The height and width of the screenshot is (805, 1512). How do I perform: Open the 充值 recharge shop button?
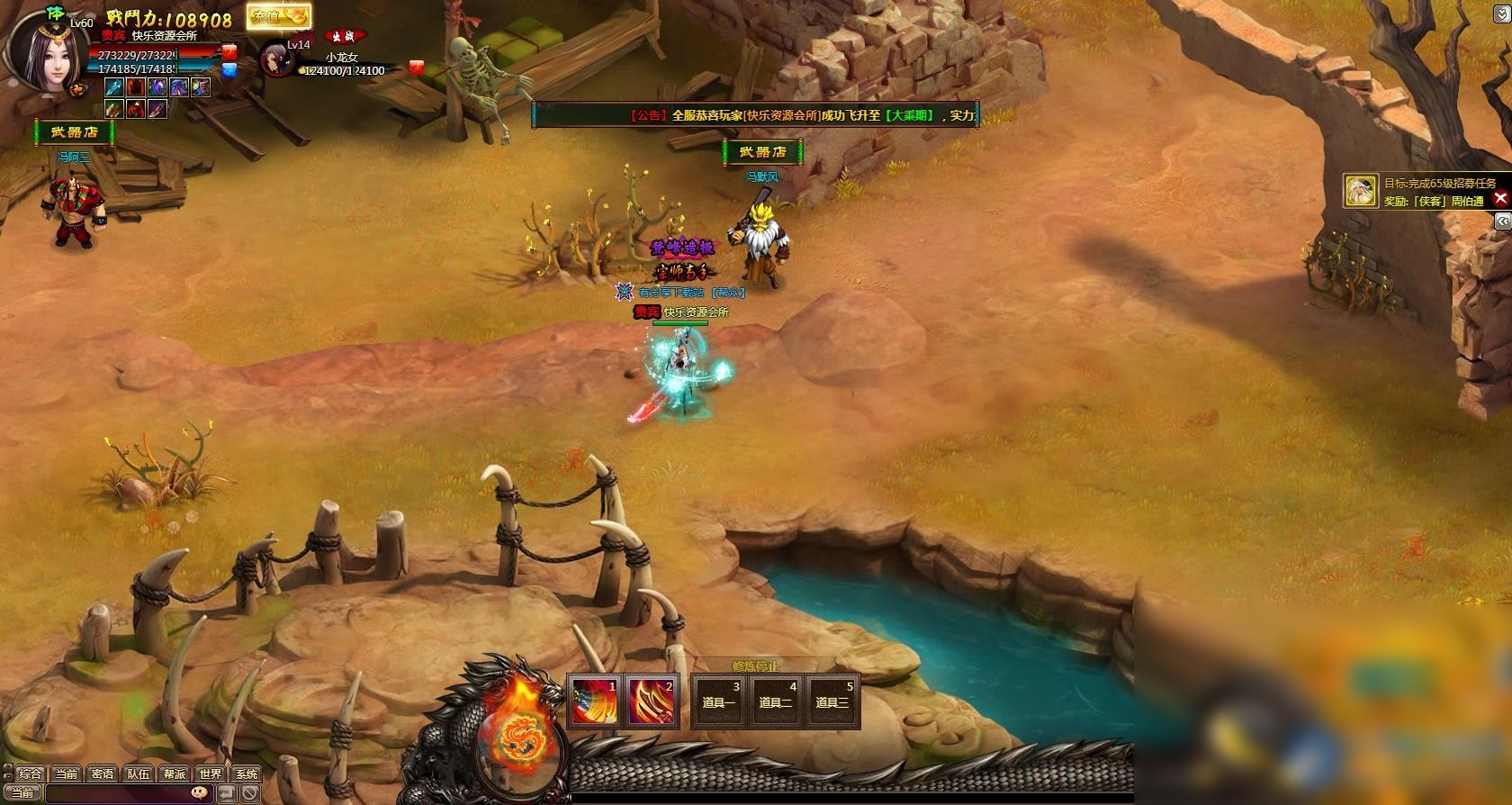point(279,16)
